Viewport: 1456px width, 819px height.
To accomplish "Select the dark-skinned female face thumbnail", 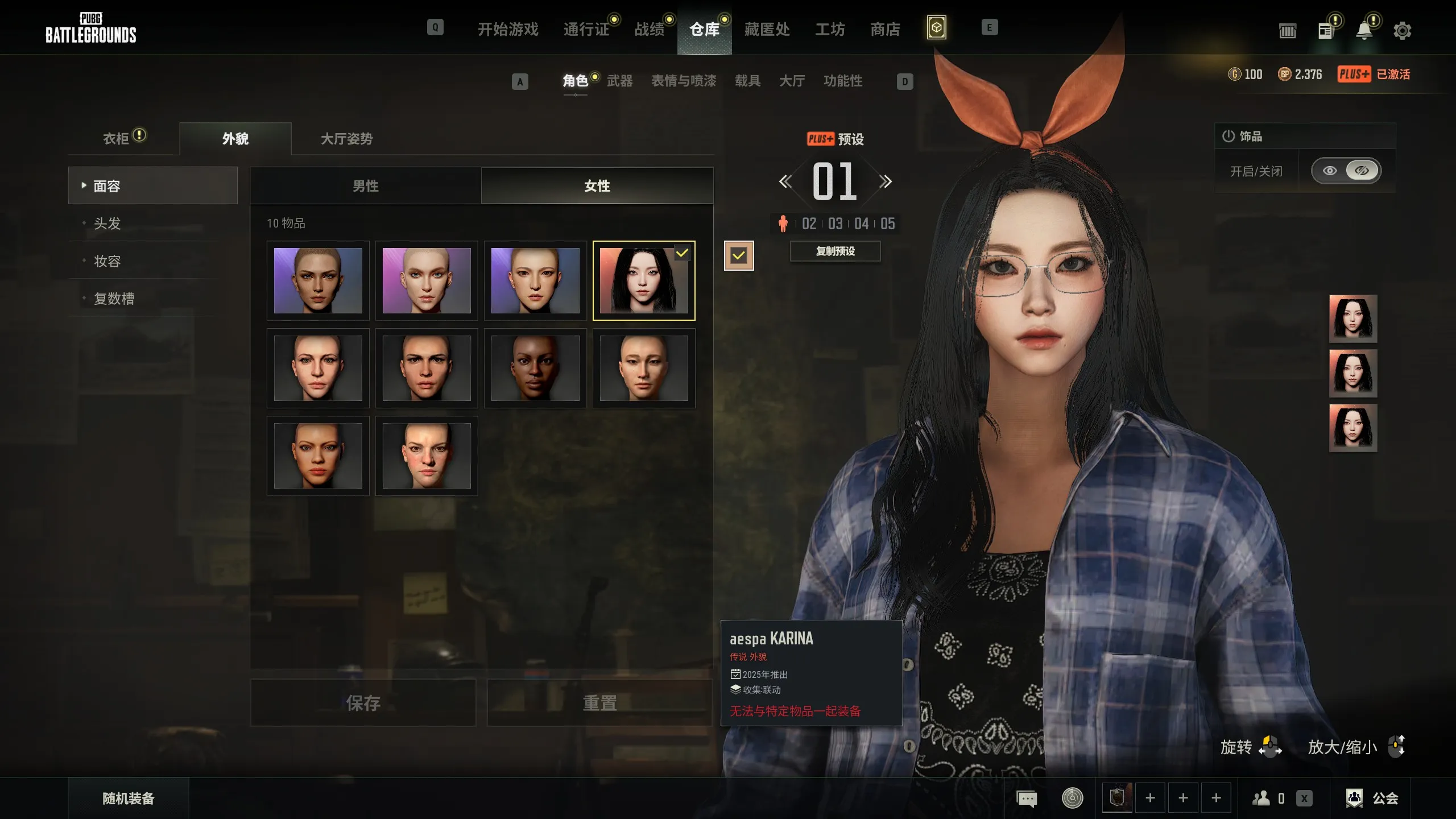I will (x=535, y=368).
